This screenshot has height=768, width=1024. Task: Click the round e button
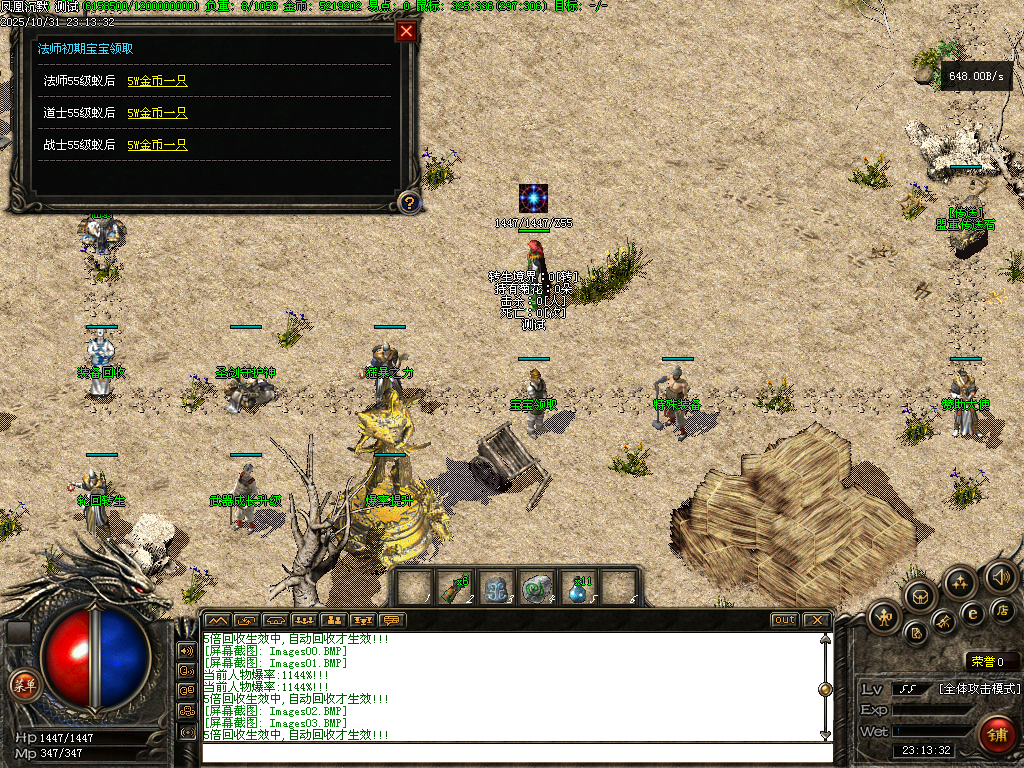[x=972, y=614]
